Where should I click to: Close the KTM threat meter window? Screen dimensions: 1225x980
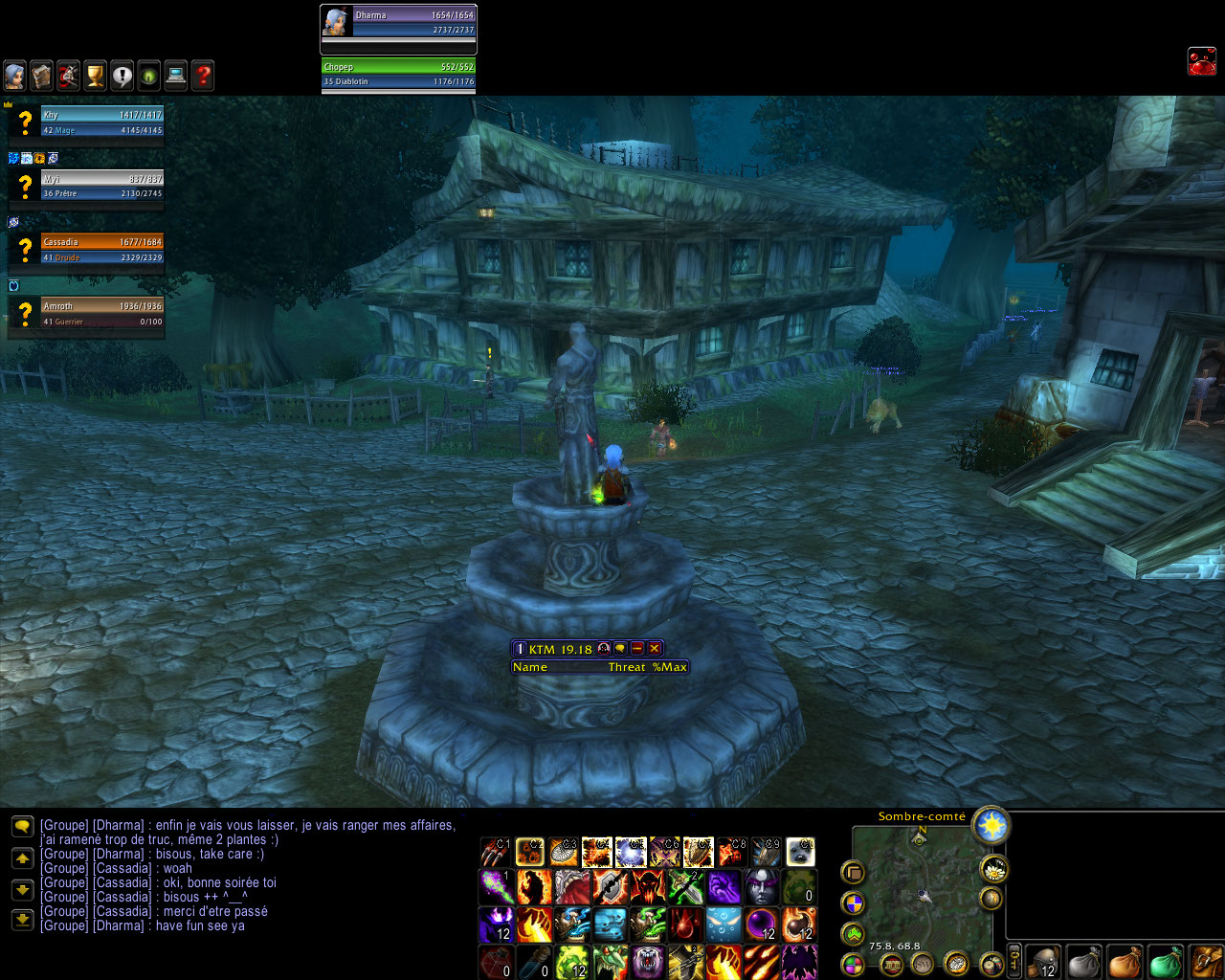[655, 649]
